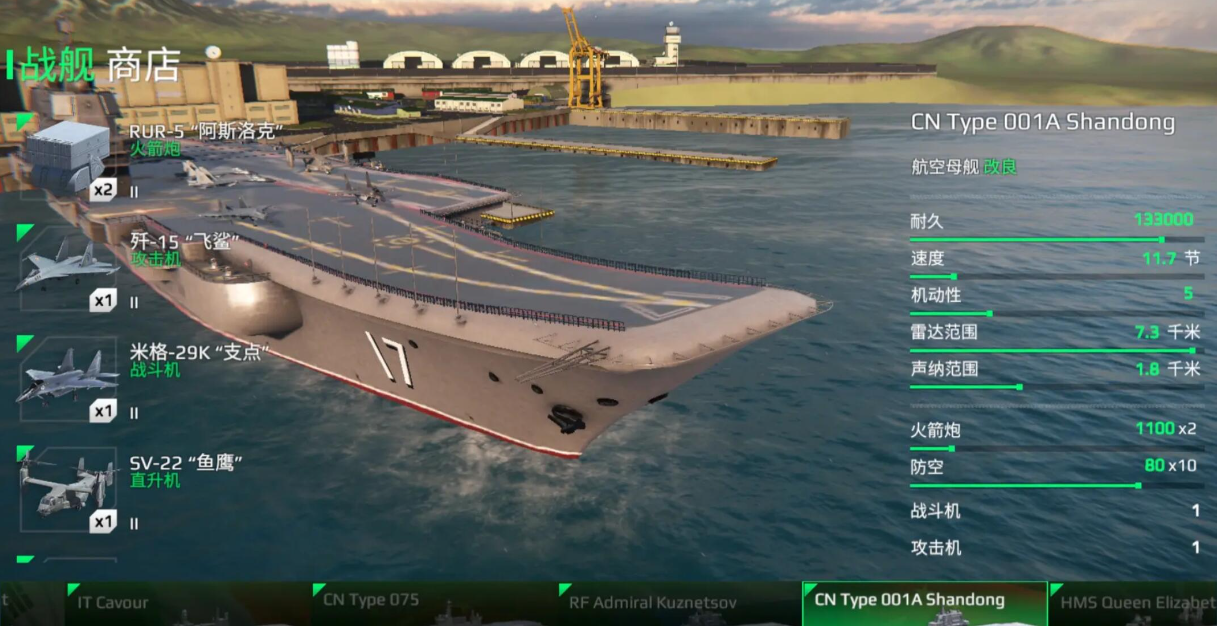
Task: Choose the RF Admiral Kuznetsov ship
Action: click(678, 604)
